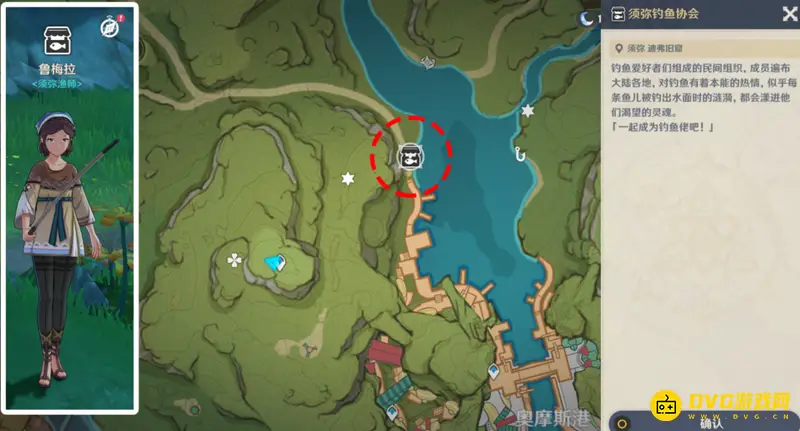The image size is (800, 431).
Task: Choose the star marker on the east riverbank
Action: click(528, 111)
